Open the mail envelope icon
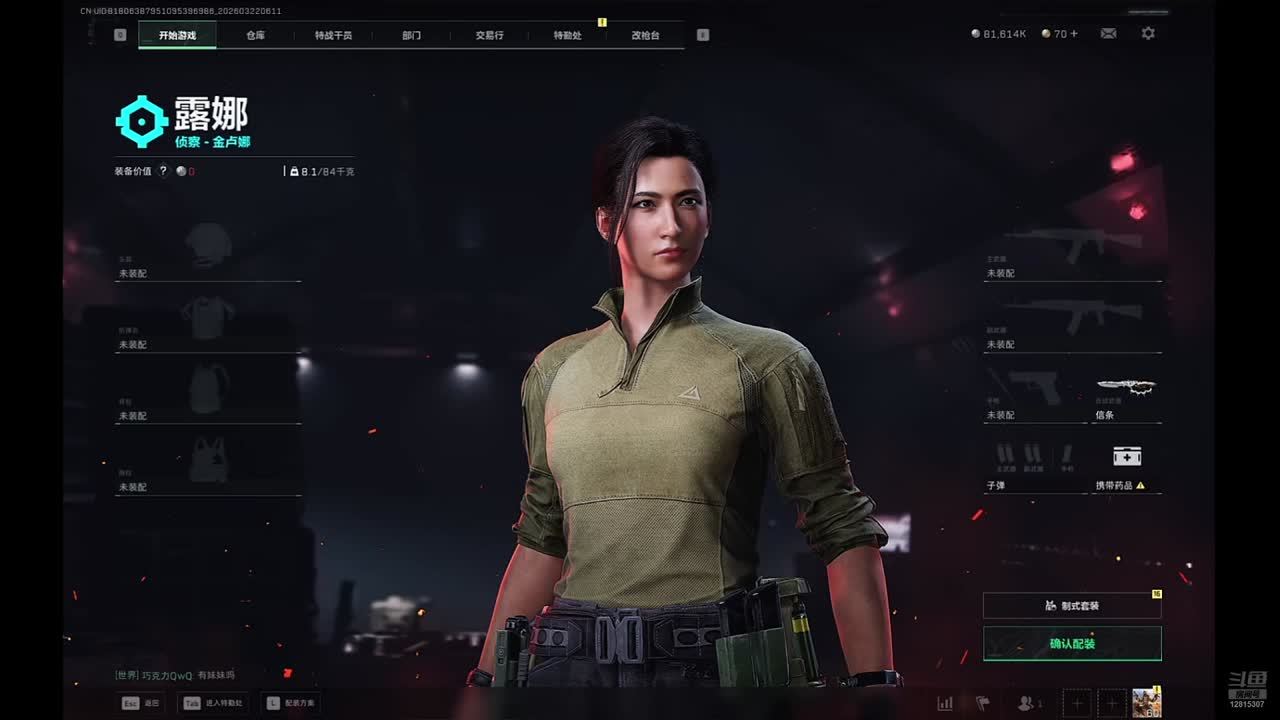The width and height of the screenshot is (1280, 720). click(x=1108, y=33)
